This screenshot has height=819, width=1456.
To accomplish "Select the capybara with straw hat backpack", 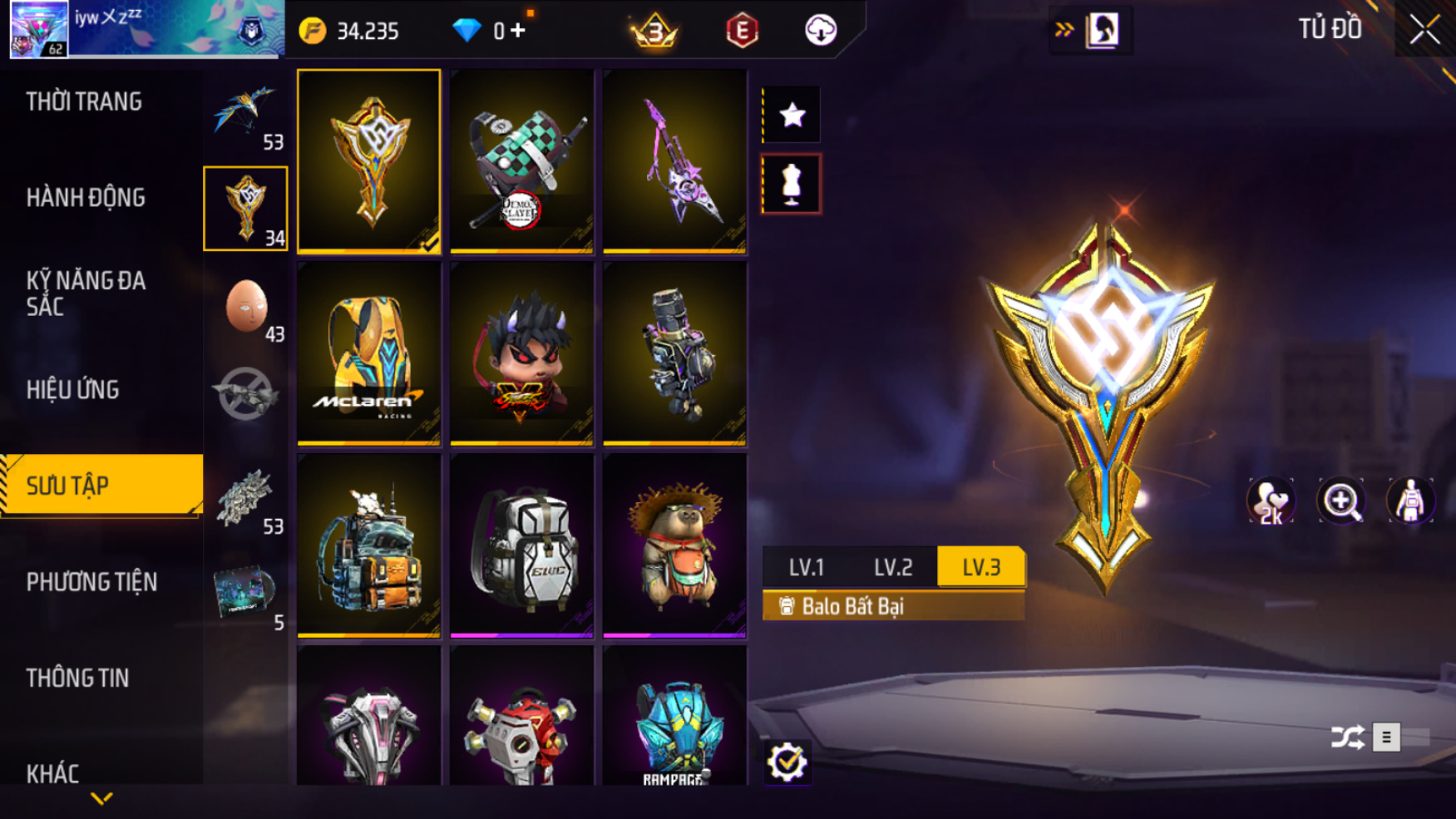I will click(x=674, y=545).
